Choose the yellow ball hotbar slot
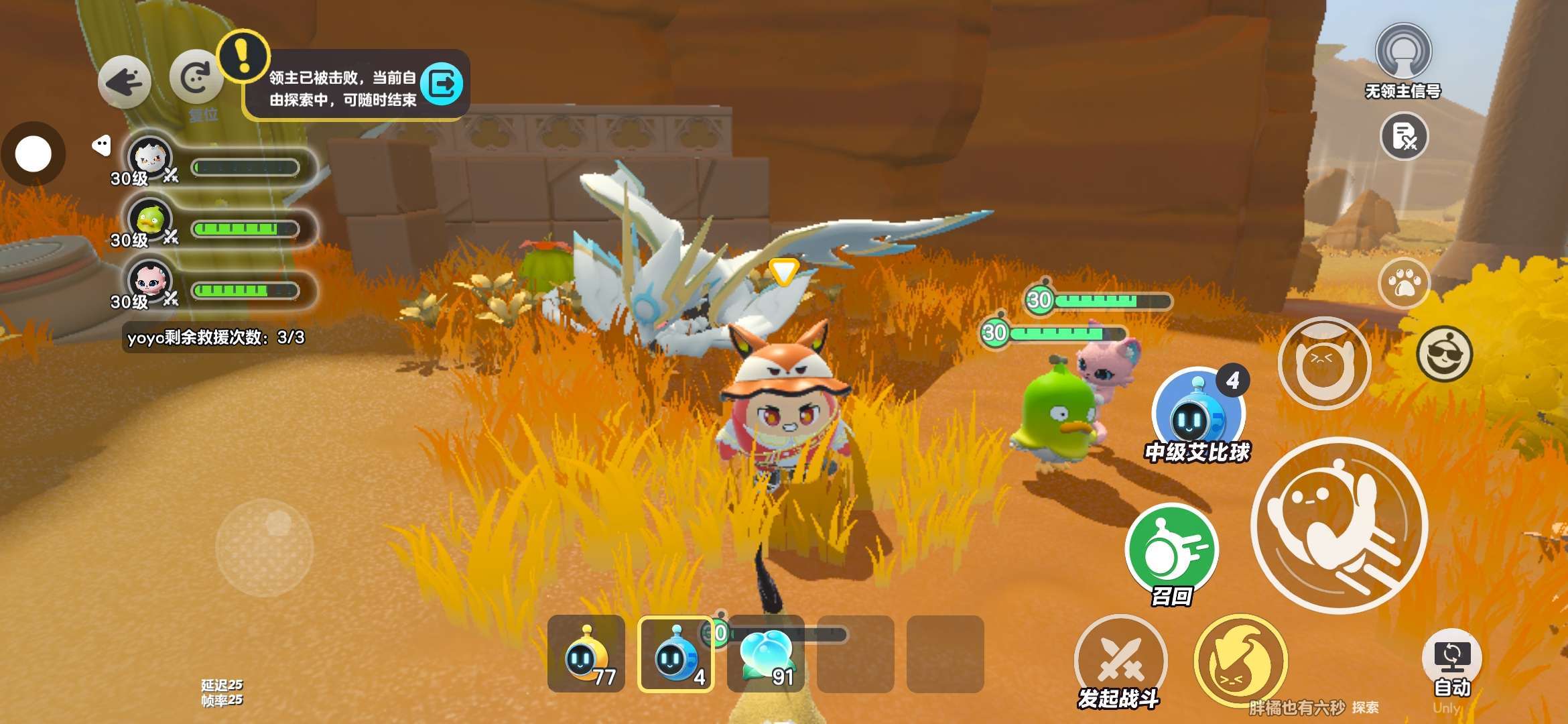The width and height of the screenshot is (1568, 724). (586, 654)
